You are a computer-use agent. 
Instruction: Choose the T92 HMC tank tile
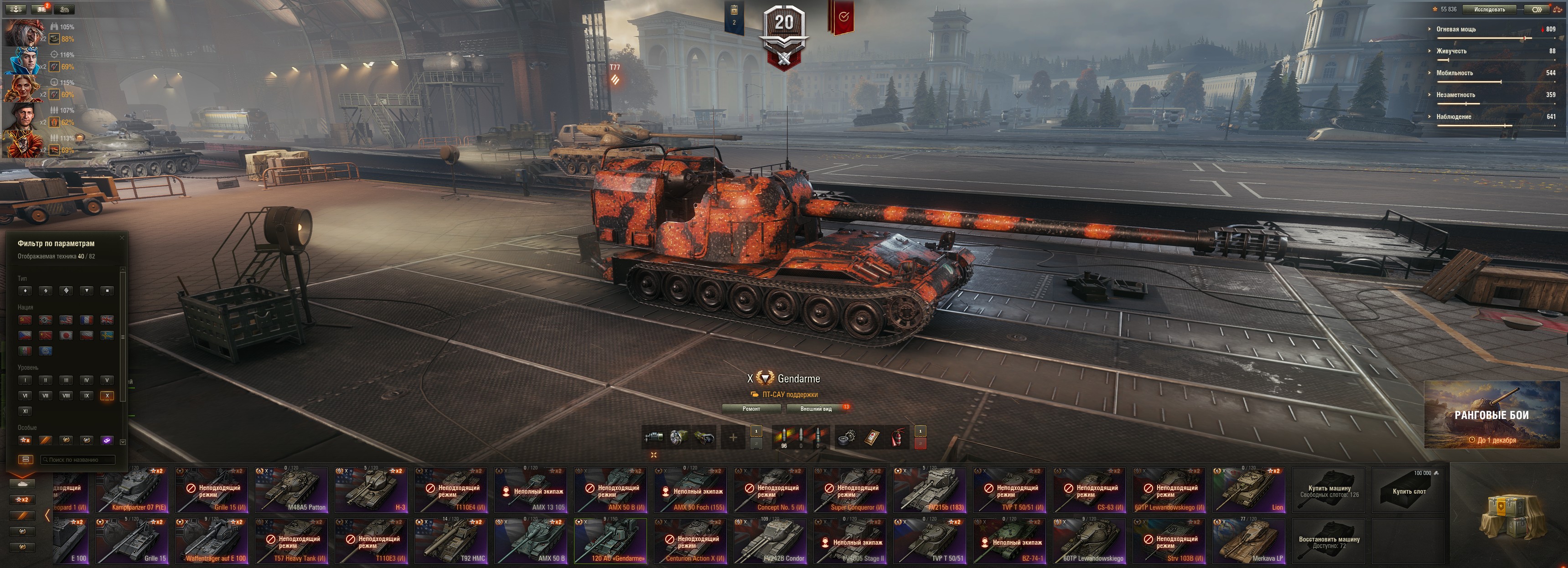451,541
